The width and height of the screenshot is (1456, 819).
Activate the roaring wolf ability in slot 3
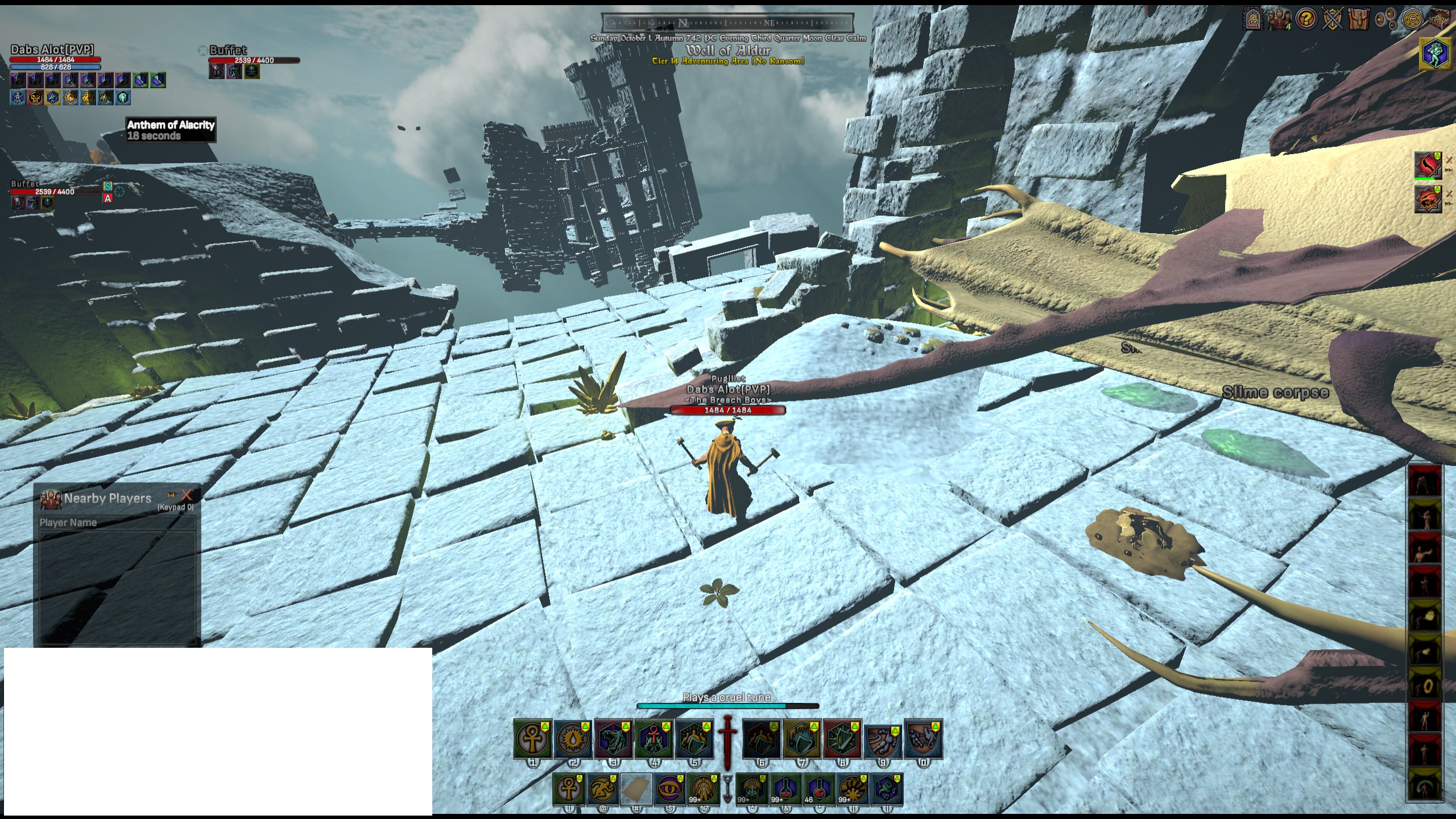[x=613, y=739]
